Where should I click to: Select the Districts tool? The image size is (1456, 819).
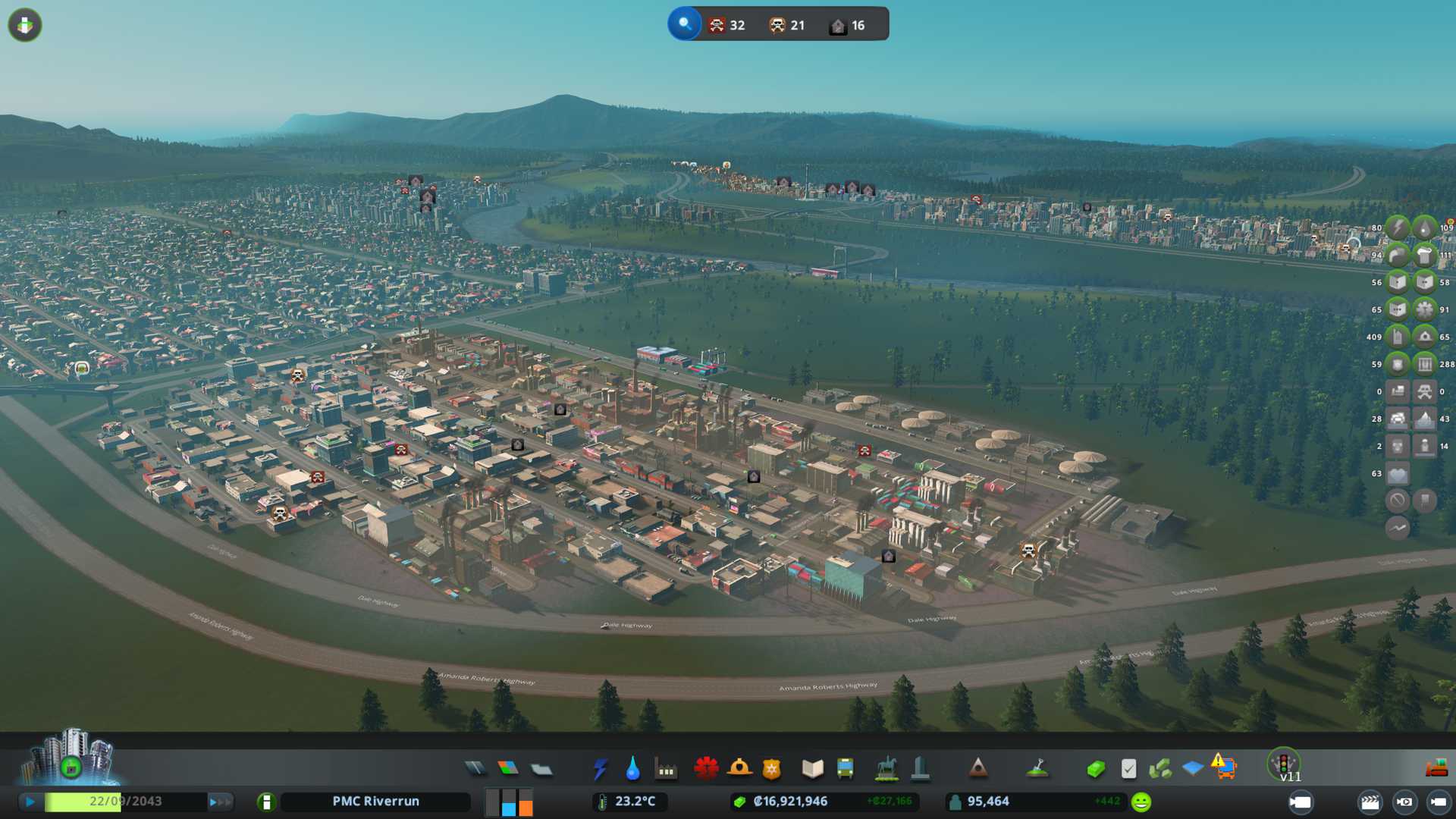tap(541, 769)
